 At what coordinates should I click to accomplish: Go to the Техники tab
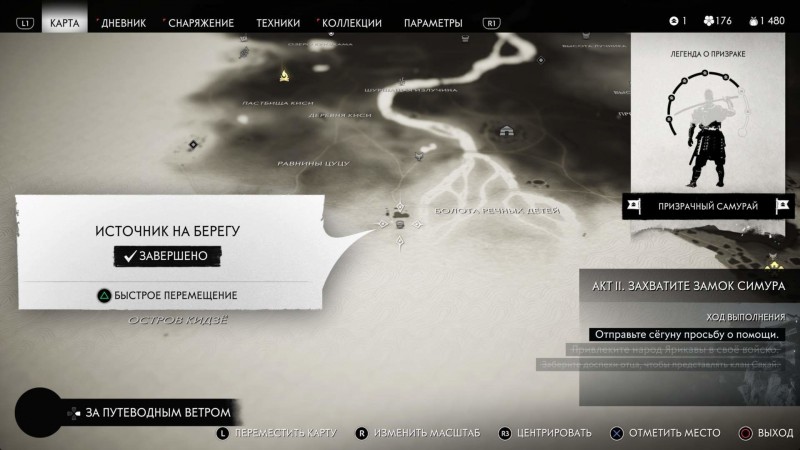point(277,22)
